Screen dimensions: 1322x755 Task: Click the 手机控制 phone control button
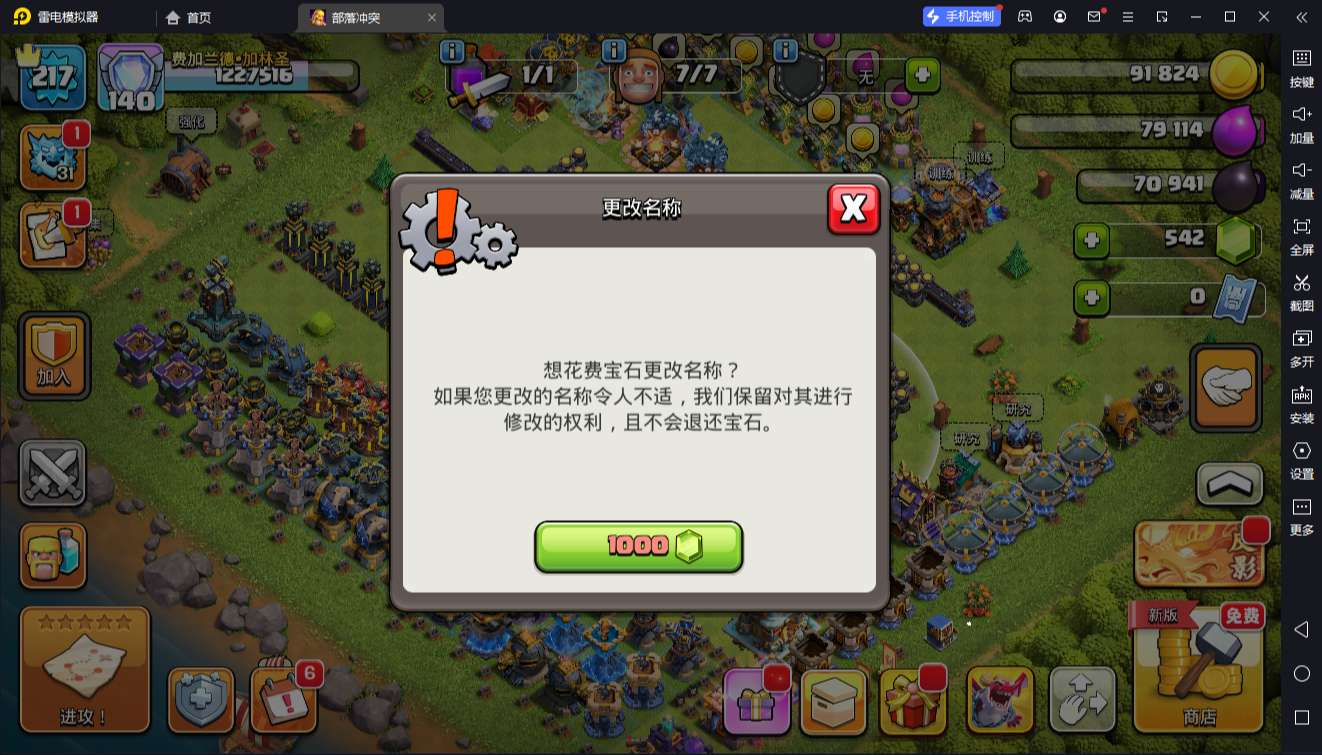coord(961,16)
